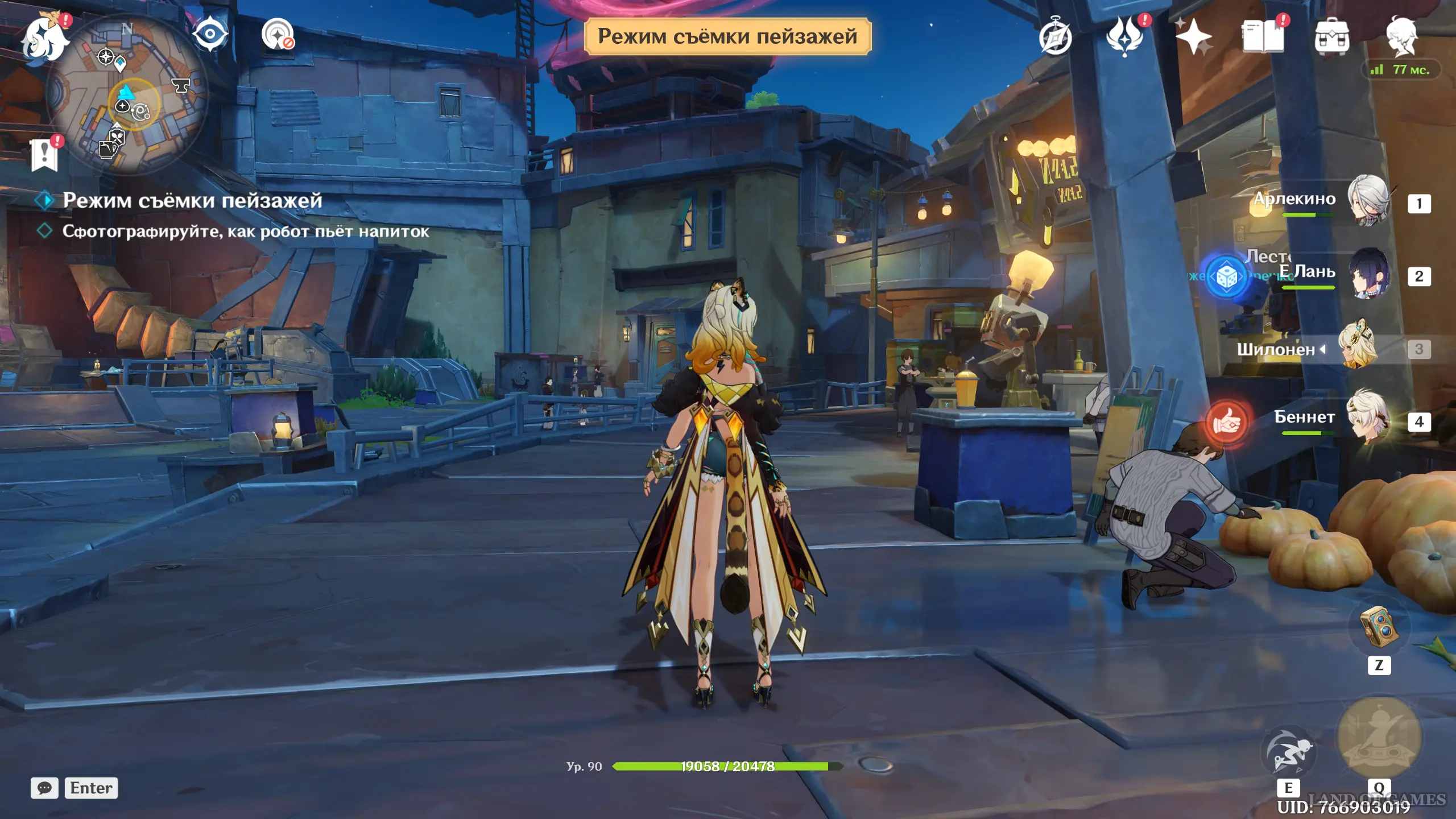Open the compass adventurer handbook icon
The height and width of the screenshot is (819, 1456).
[x=1055, y=38]
